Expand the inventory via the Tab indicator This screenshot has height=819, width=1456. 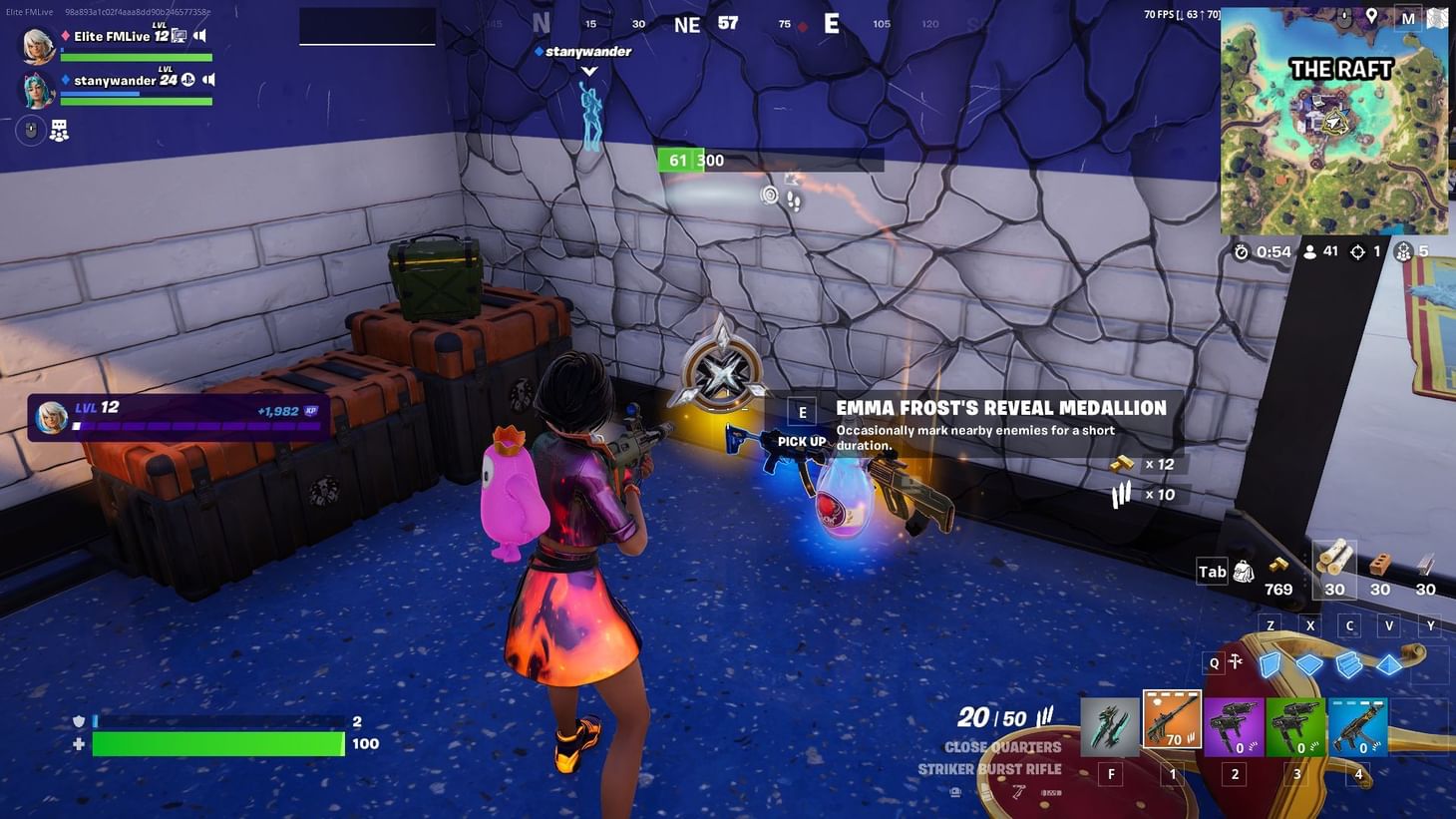[x=1212, y=571]
